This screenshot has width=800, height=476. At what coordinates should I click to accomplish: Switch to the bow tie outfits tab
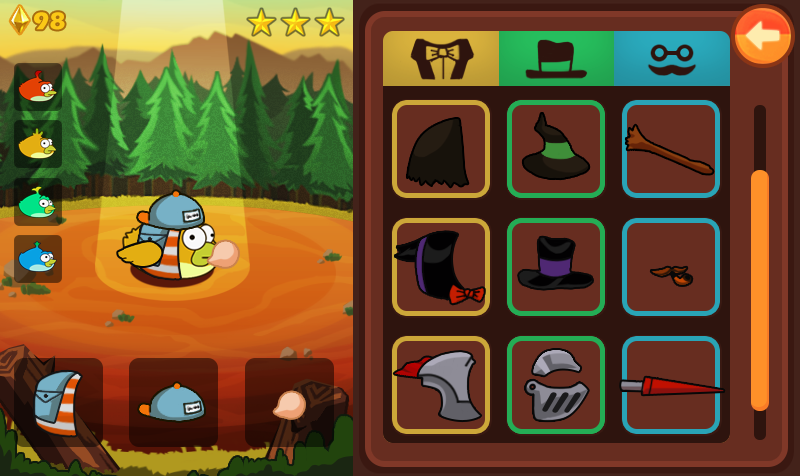tap(441, 58)
